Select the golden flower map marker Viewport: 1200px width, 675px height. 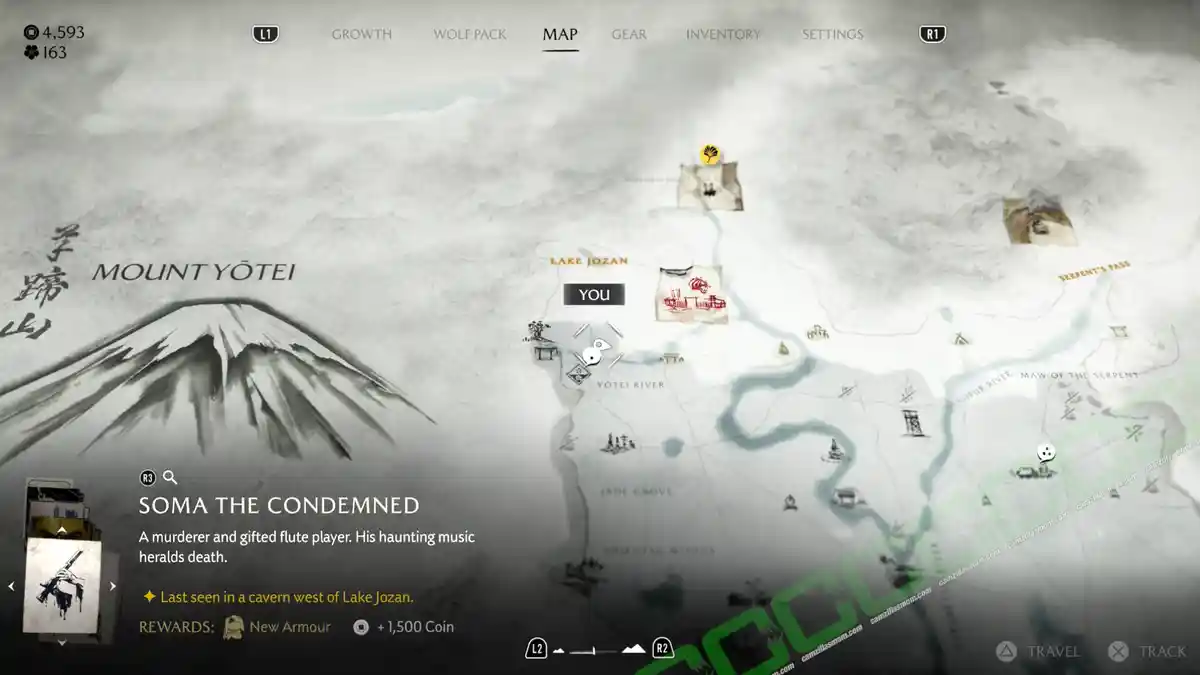pyautogui.click(x=711, y=154)
